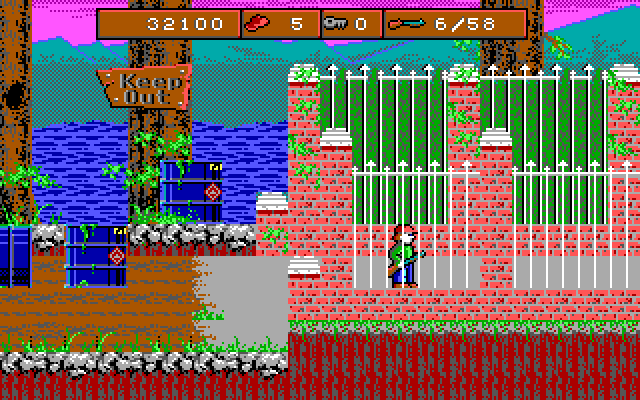Select the key icon in the status bar

click(335, 24)
